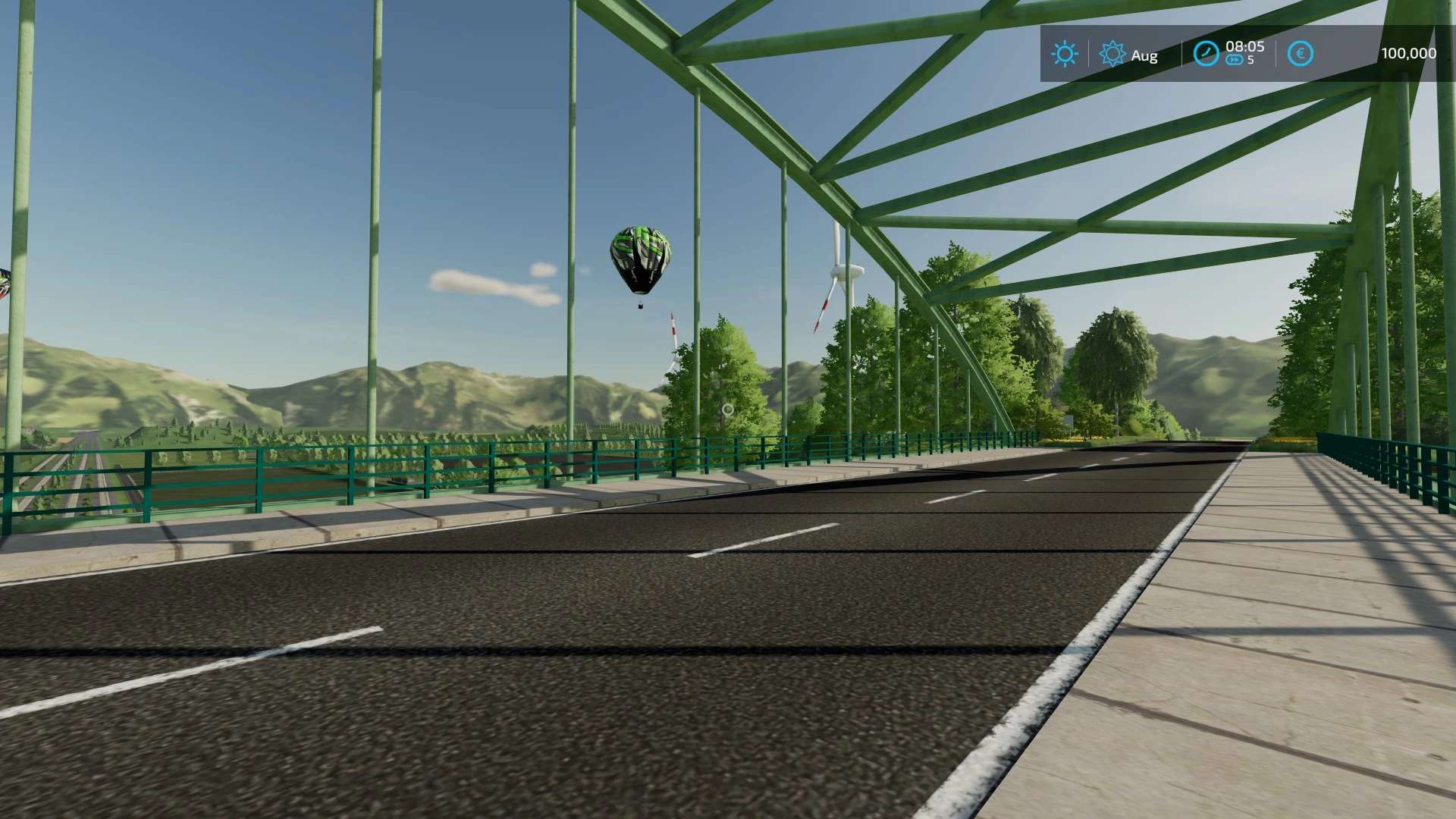Image resolution: width=1456 pixels, height=819 pixels.
Task: Open the euro money icon
Action: click(1300, 54)
